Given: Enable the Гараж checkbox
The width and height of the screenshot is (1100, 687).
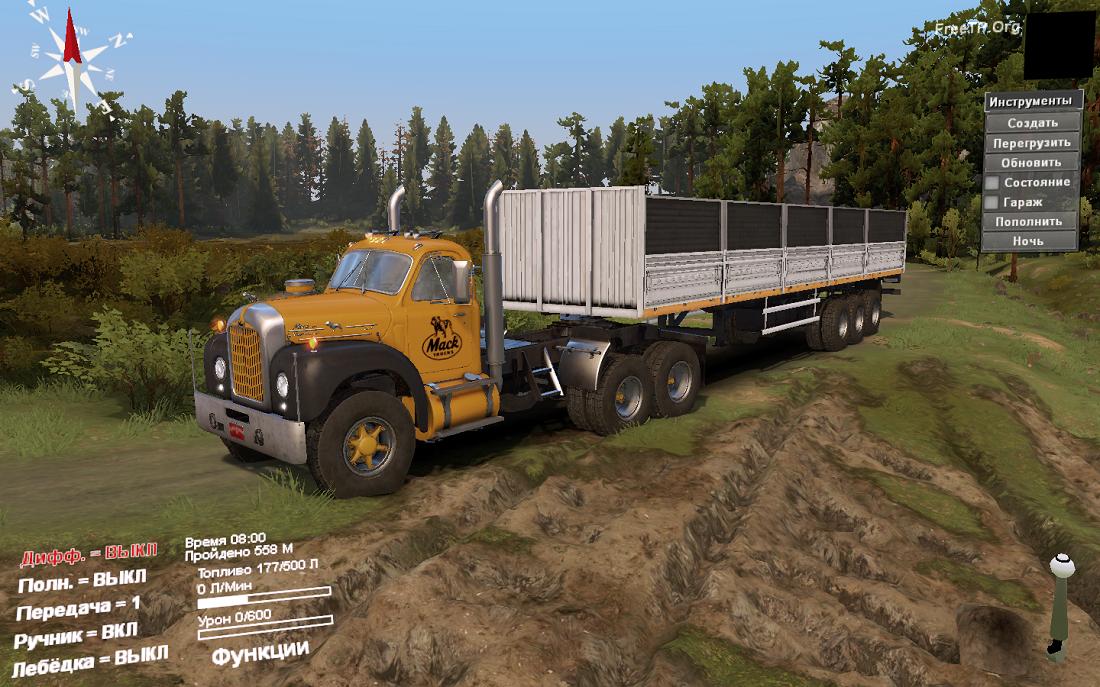Looking at the screenshot, I should coord(992,202).
